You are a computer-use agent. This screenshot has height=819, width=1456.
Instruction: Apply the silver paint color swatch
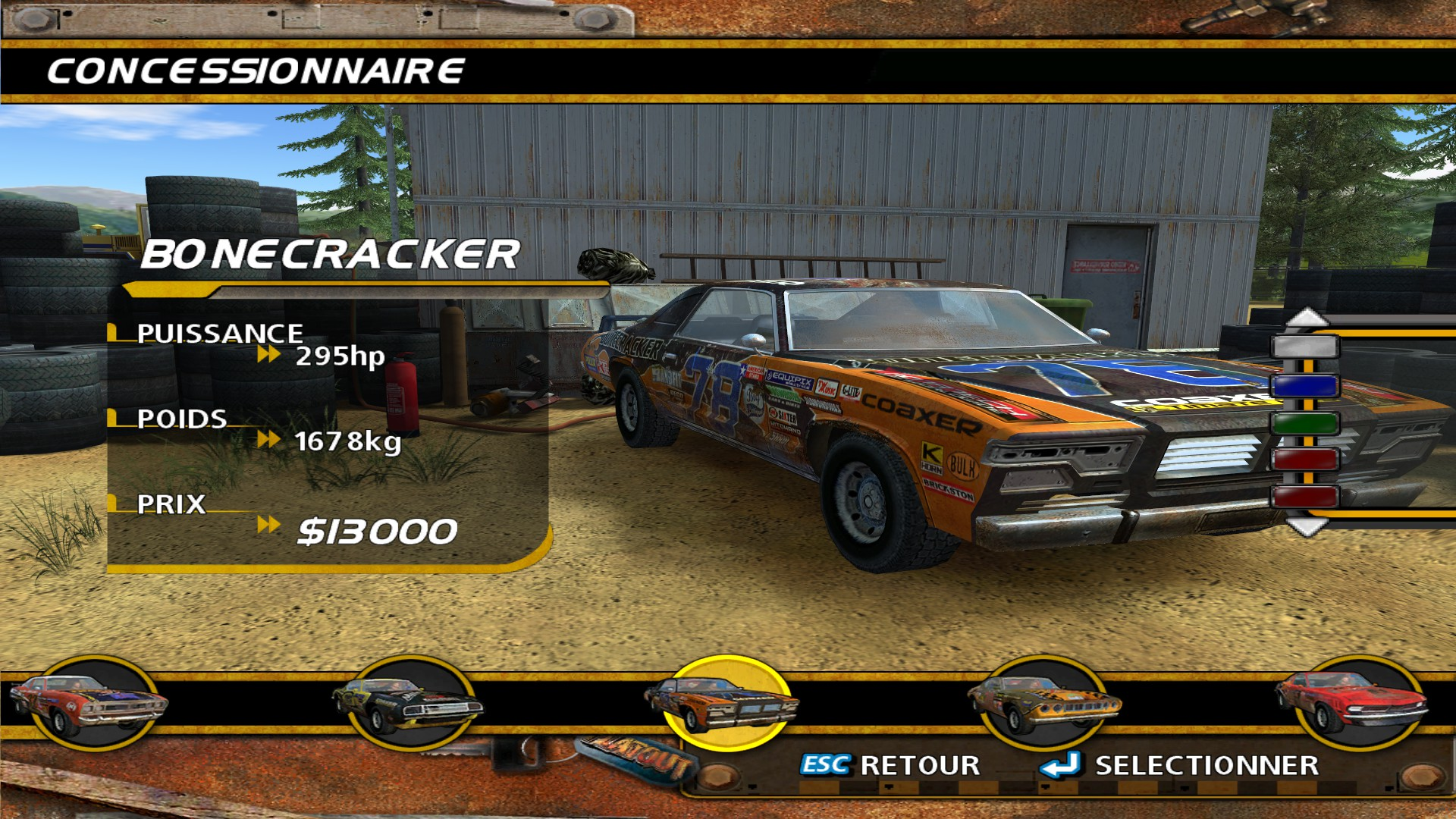coord(1305,347)
